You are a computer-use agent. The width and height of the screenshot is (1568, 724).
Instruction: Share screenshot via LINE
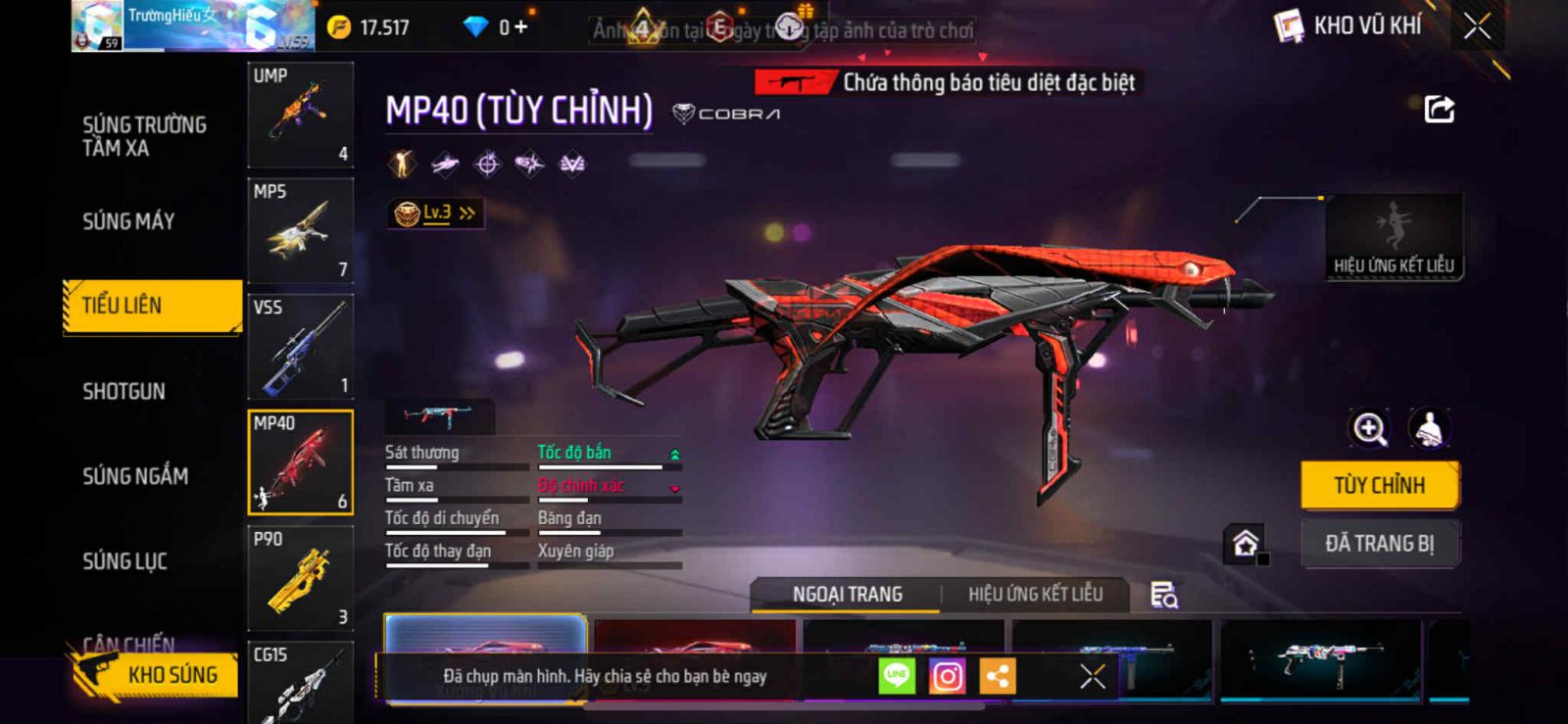click(896, 676)
